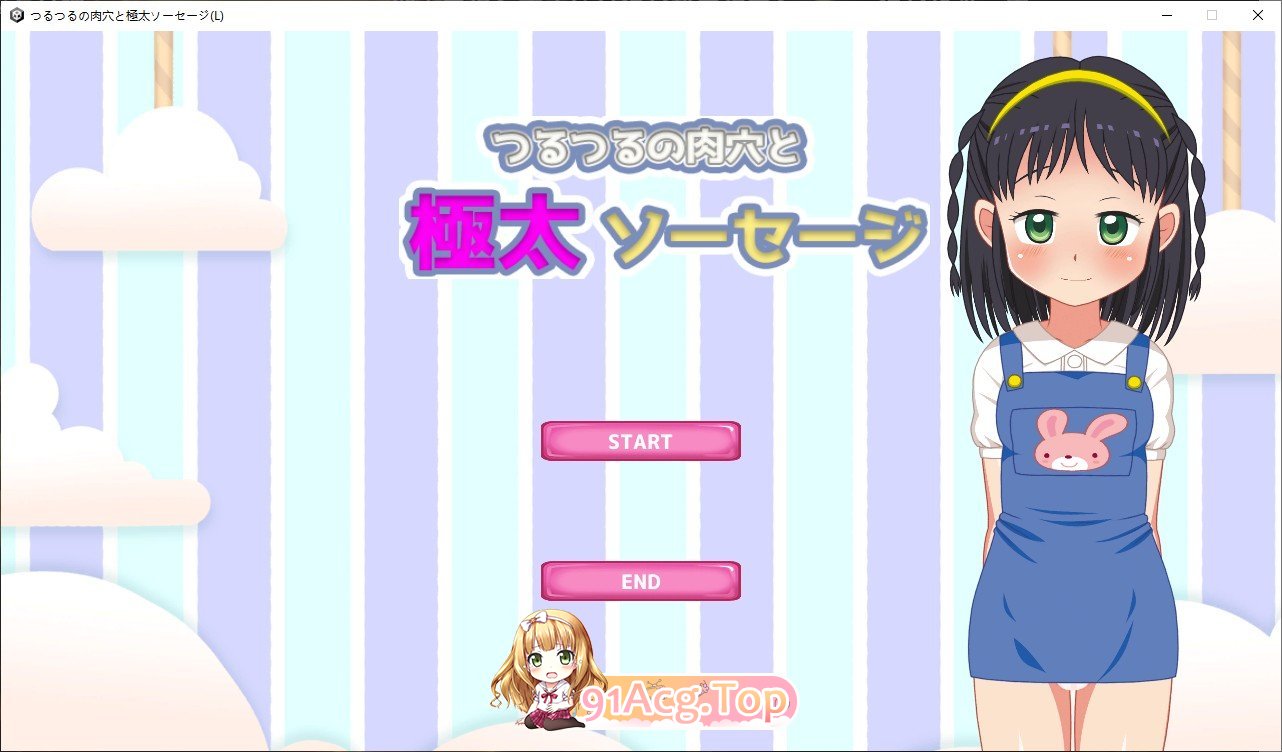1282x752 pixels.
Task: Maximize the game window
Action: click(x=1210, y=15)
